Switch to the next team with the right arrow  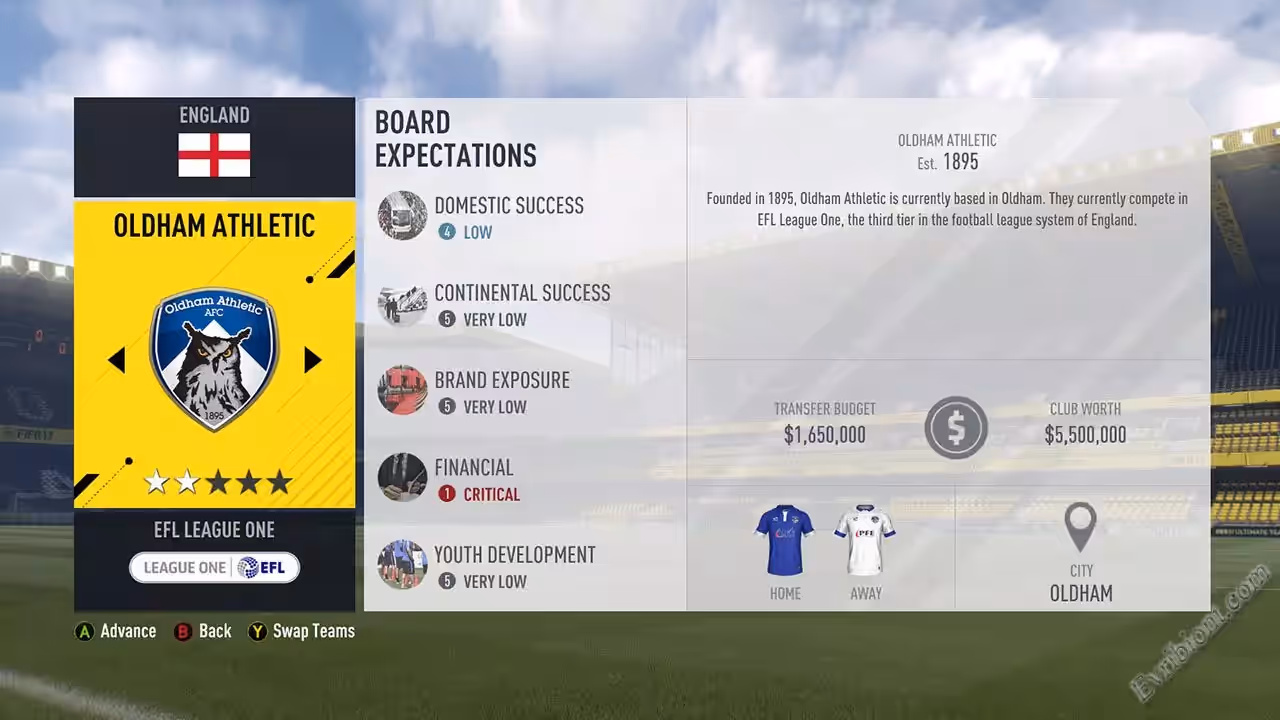pyautogui.click(x=313, y=360)
